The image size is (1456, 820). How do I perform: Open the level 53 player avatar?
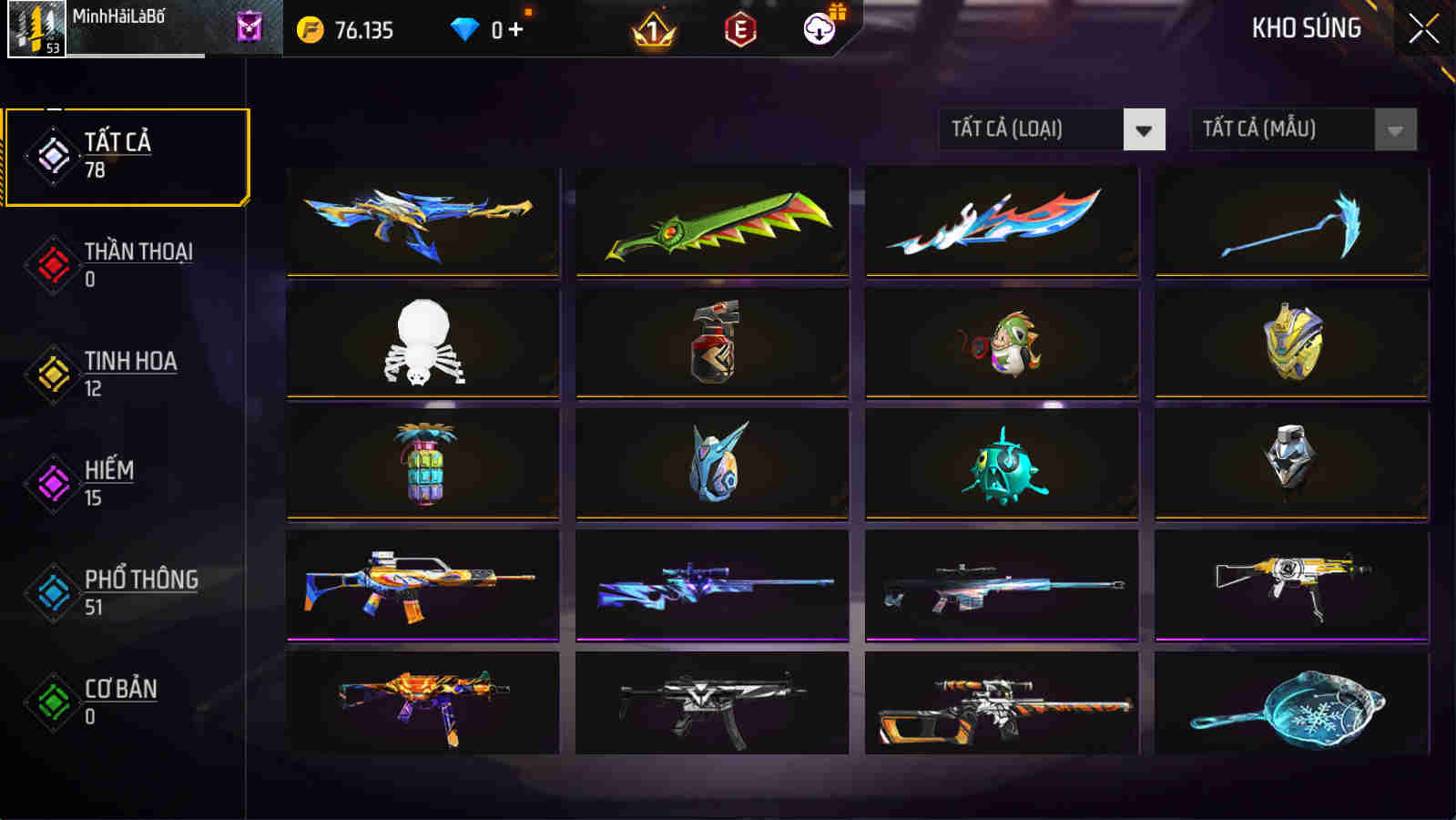pyautogui.click(x=36, y=30)
